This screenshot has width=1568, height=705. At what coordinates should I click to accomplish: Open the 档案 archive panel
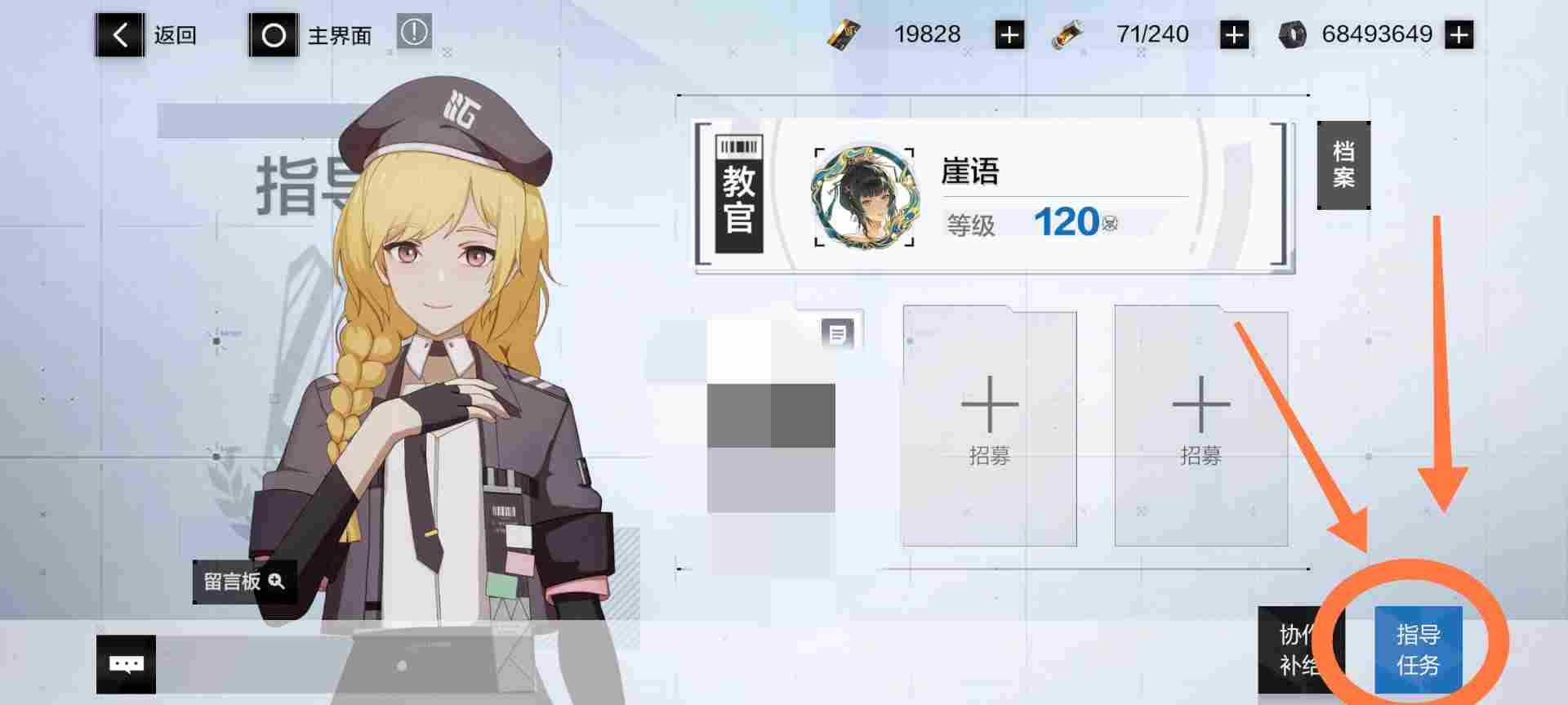(x=1343, y=163)
